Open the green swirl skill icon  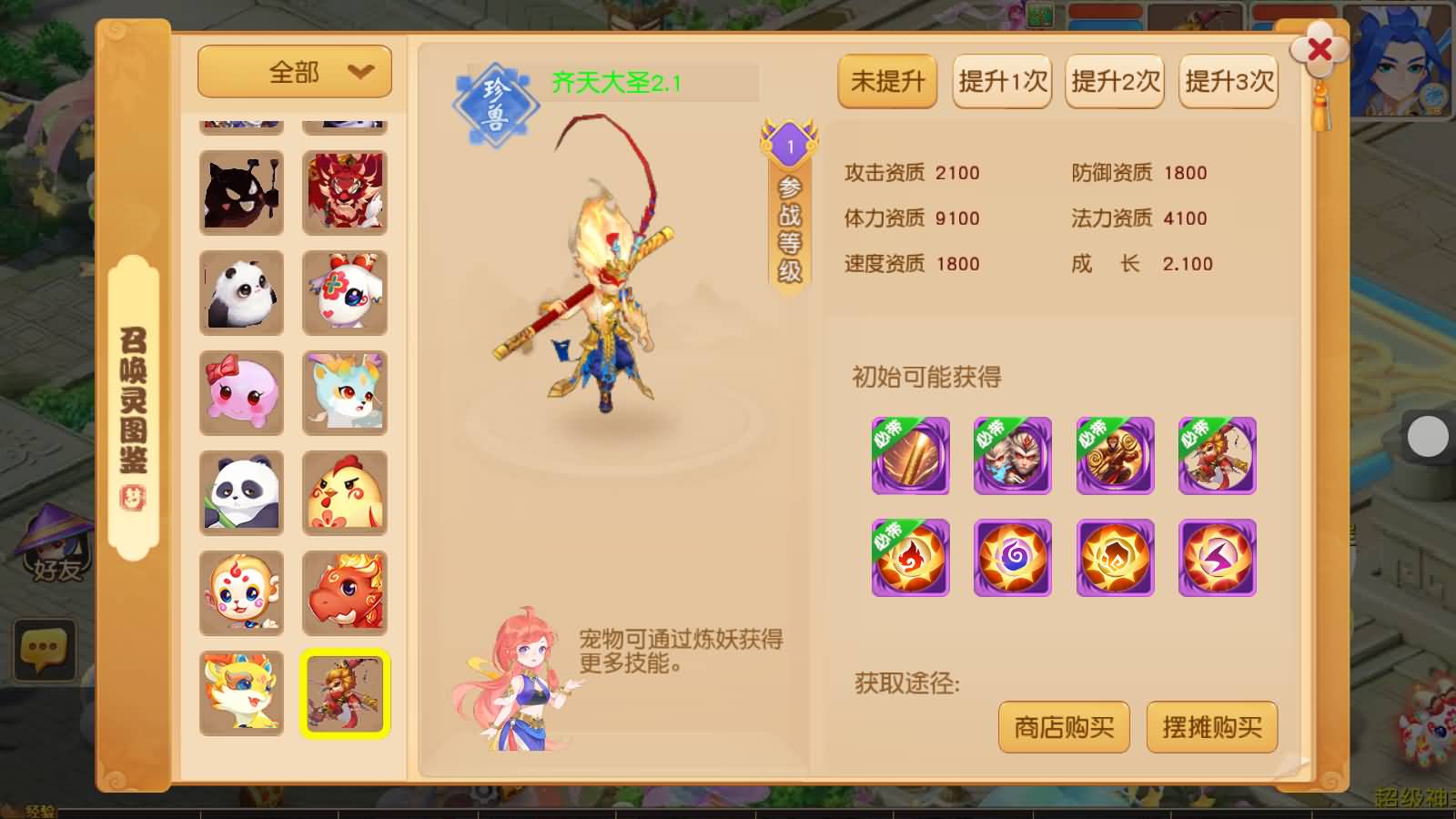coord(1012,559)
